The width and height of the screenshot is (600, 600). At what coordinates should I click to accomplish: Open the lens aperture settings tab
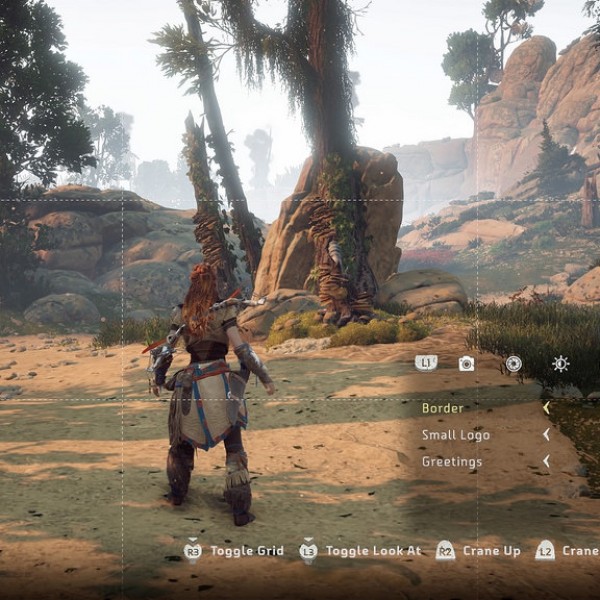coord(513,364)
